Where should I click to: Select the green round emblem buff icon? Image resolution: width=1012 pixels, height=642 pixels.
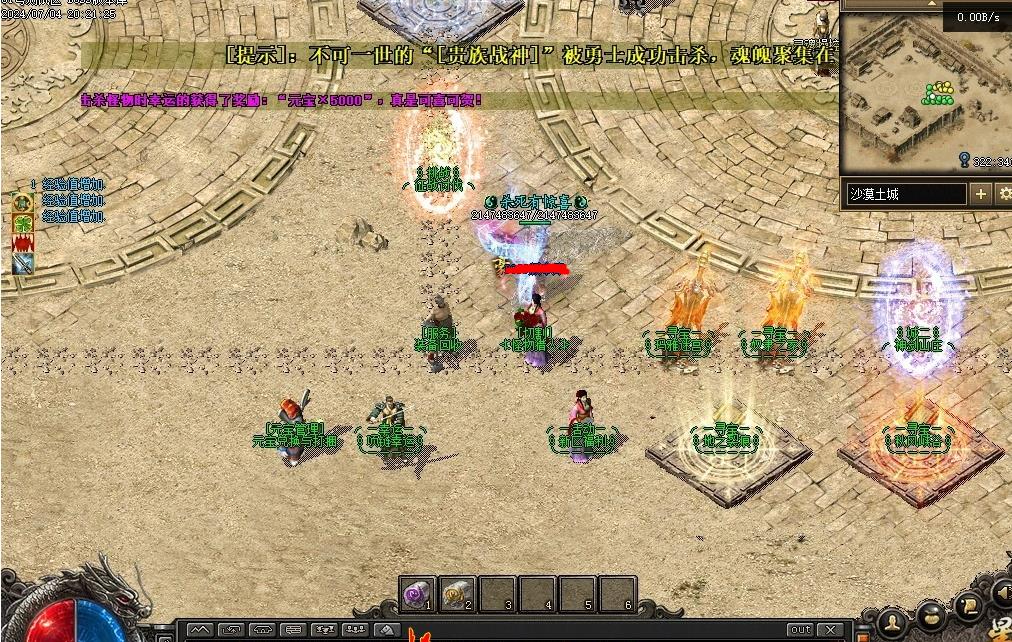coord(22,202)
